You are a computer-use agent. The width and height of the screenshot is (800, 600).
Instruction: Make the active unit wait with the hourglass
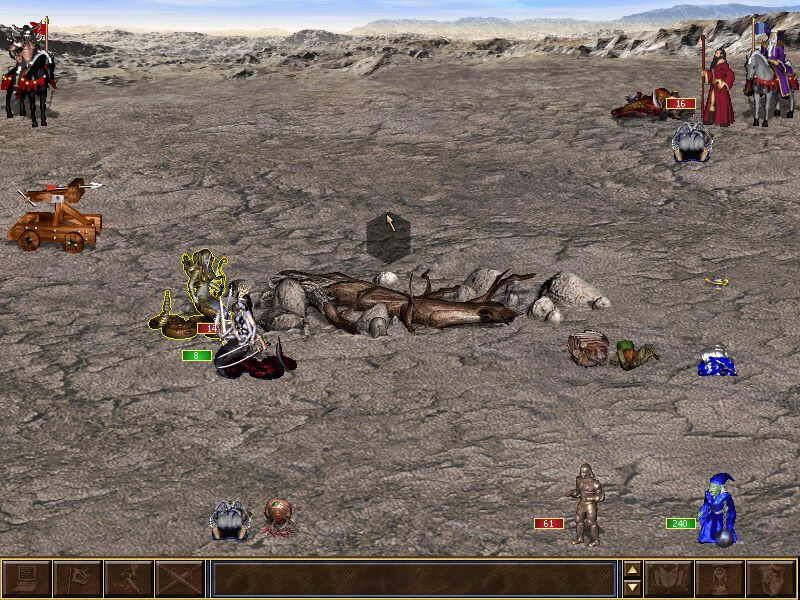pos(720,579)
